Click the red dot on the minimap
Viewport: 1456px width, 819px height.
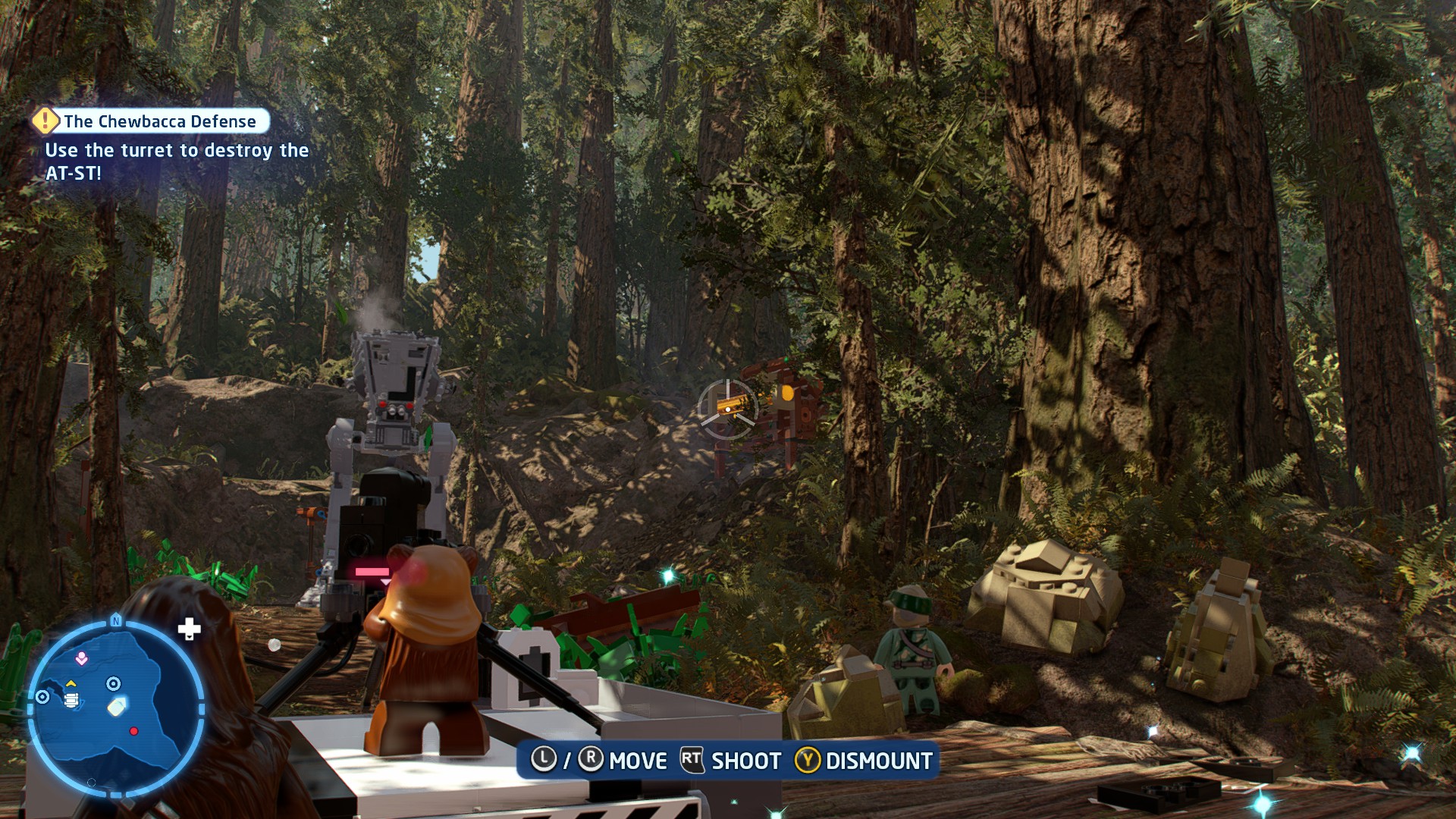[134, 731]
